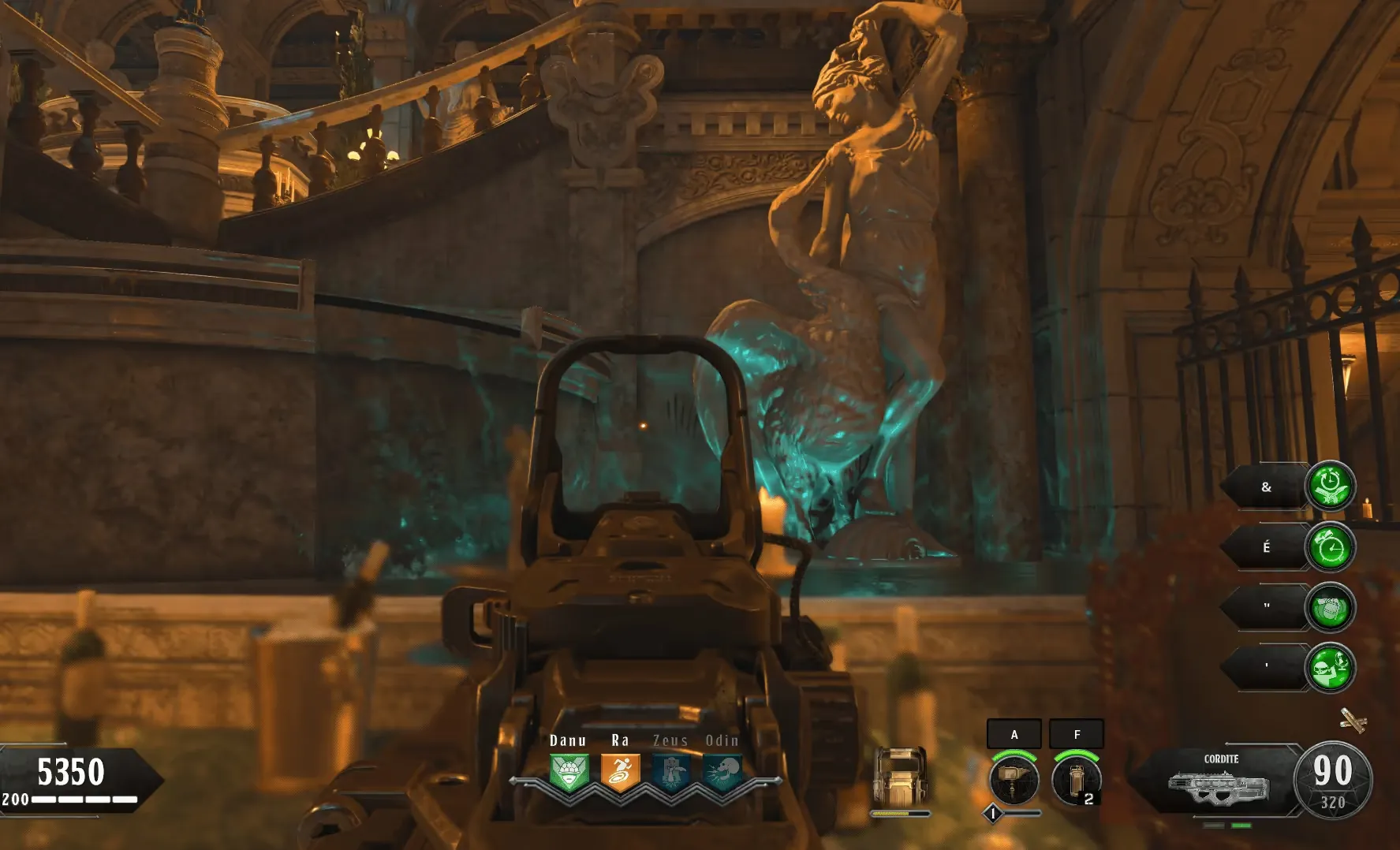Select the canister equipment icon
The width and height of the screenshot is (1400, 850).
click(x=1077, y=778)
